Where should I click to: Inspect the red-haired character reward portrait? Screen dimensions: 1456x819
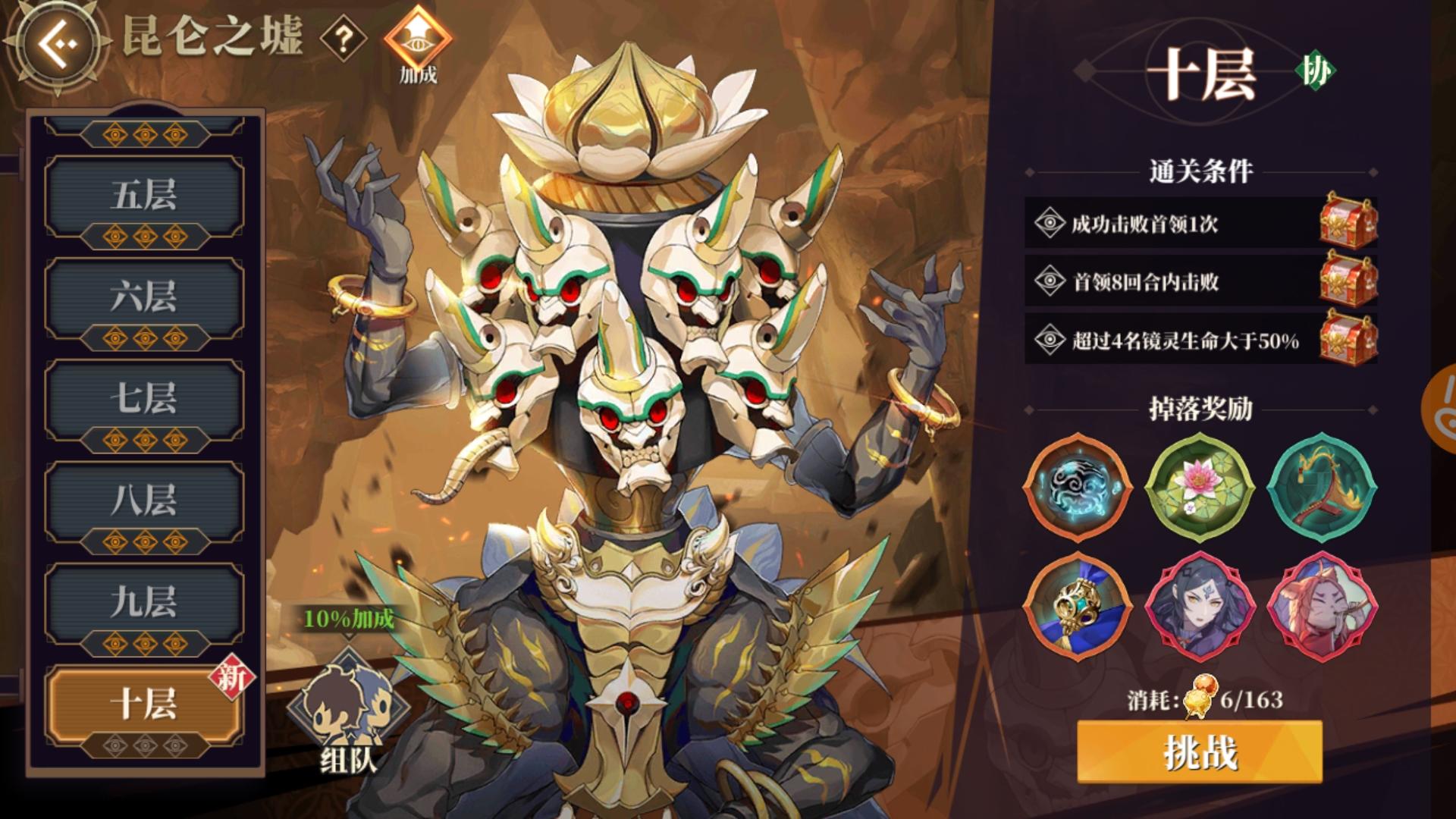click(x=1322, y=607)
